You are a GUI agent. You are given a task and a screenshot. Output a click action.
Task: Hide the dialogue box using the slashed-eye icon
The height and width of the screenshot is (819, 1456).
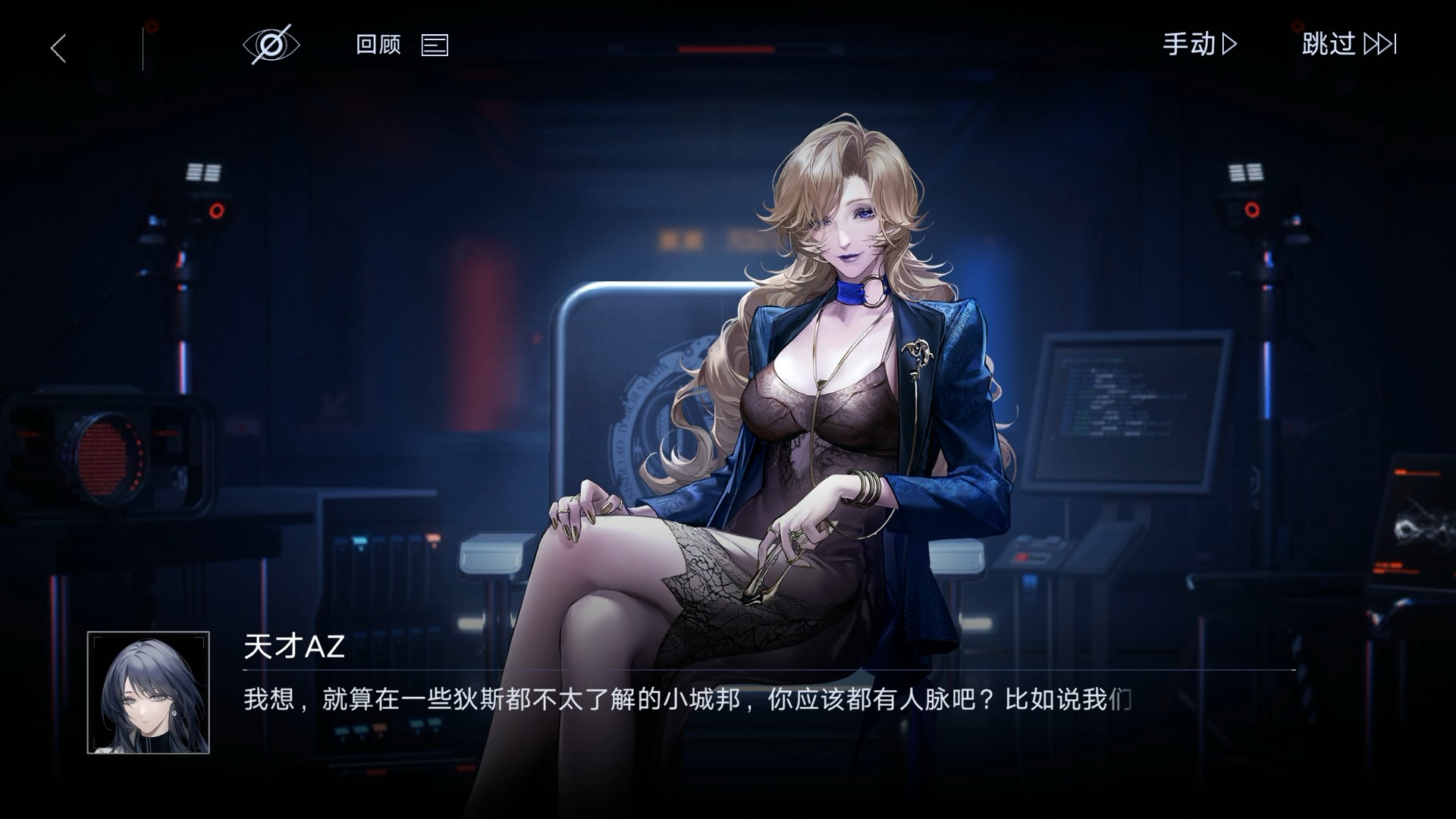point(271,44)
